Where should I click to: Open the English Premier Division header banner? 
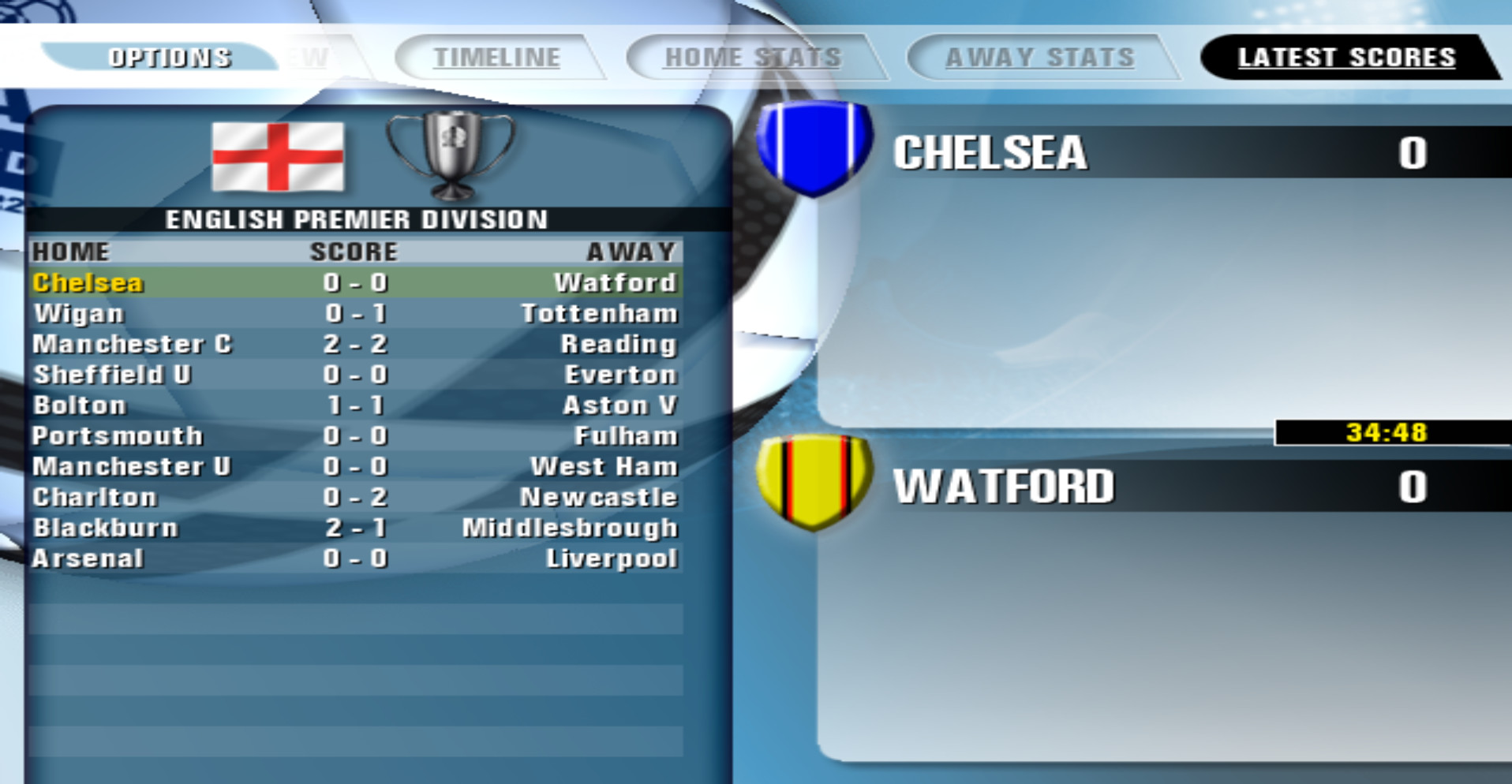[x=357, y=220]
